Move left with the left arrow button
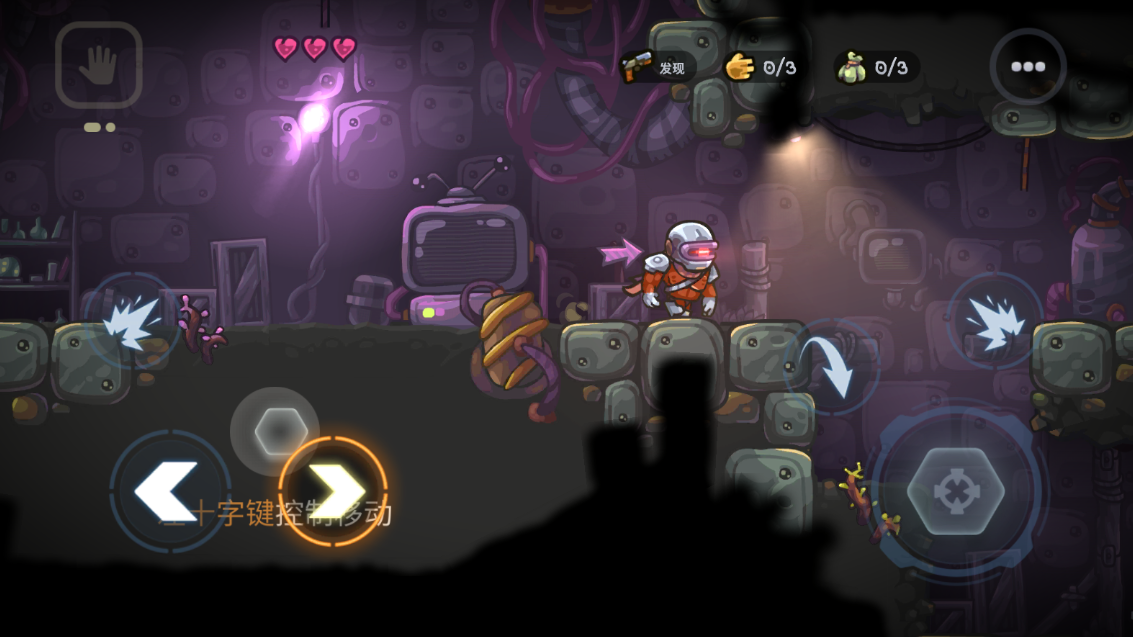The width and height of the screenshot is (1133, 637). tap(167, 490)
